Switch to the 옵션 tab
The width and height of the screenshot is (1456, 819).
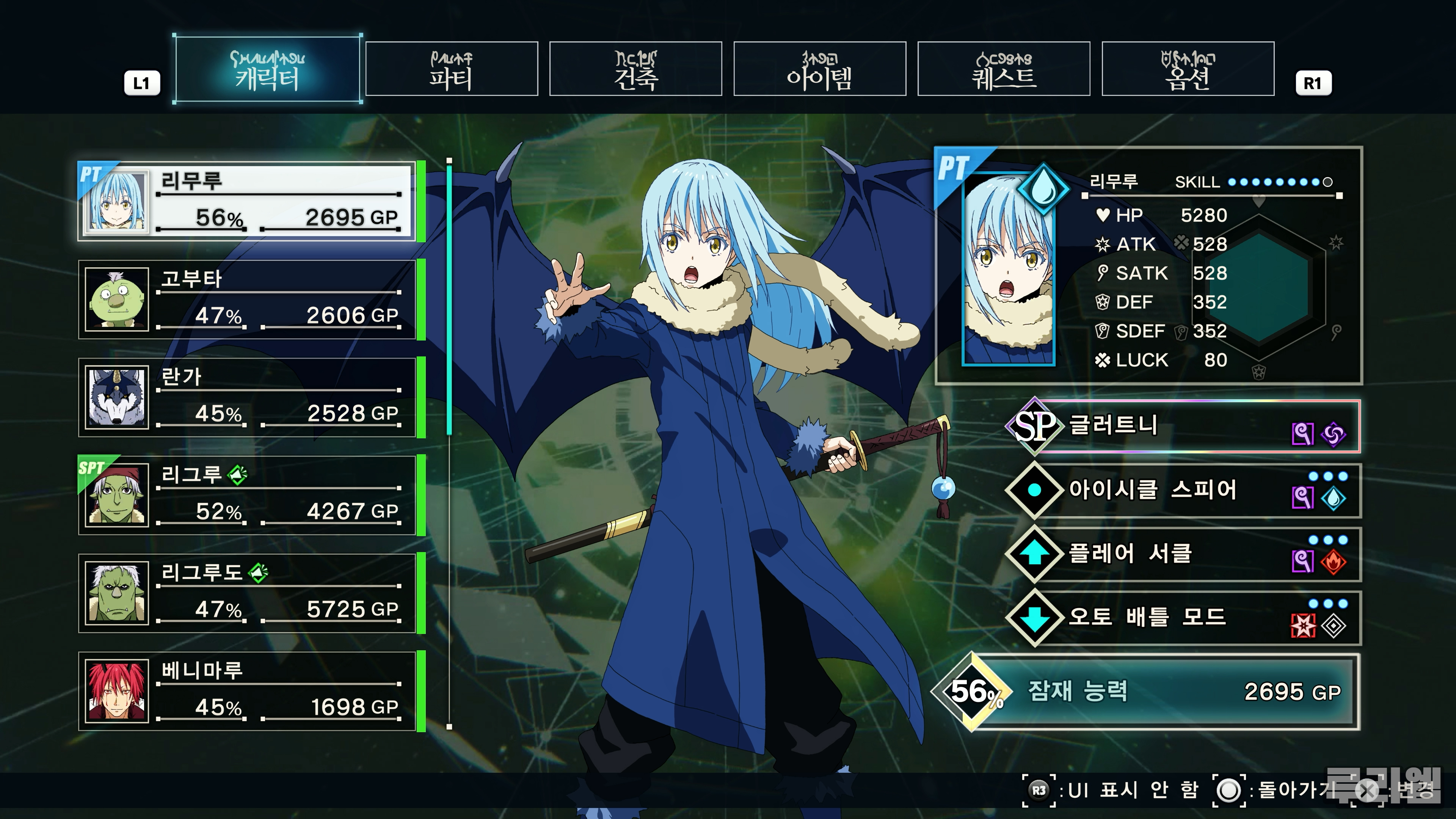click(x=1188, y=69)
